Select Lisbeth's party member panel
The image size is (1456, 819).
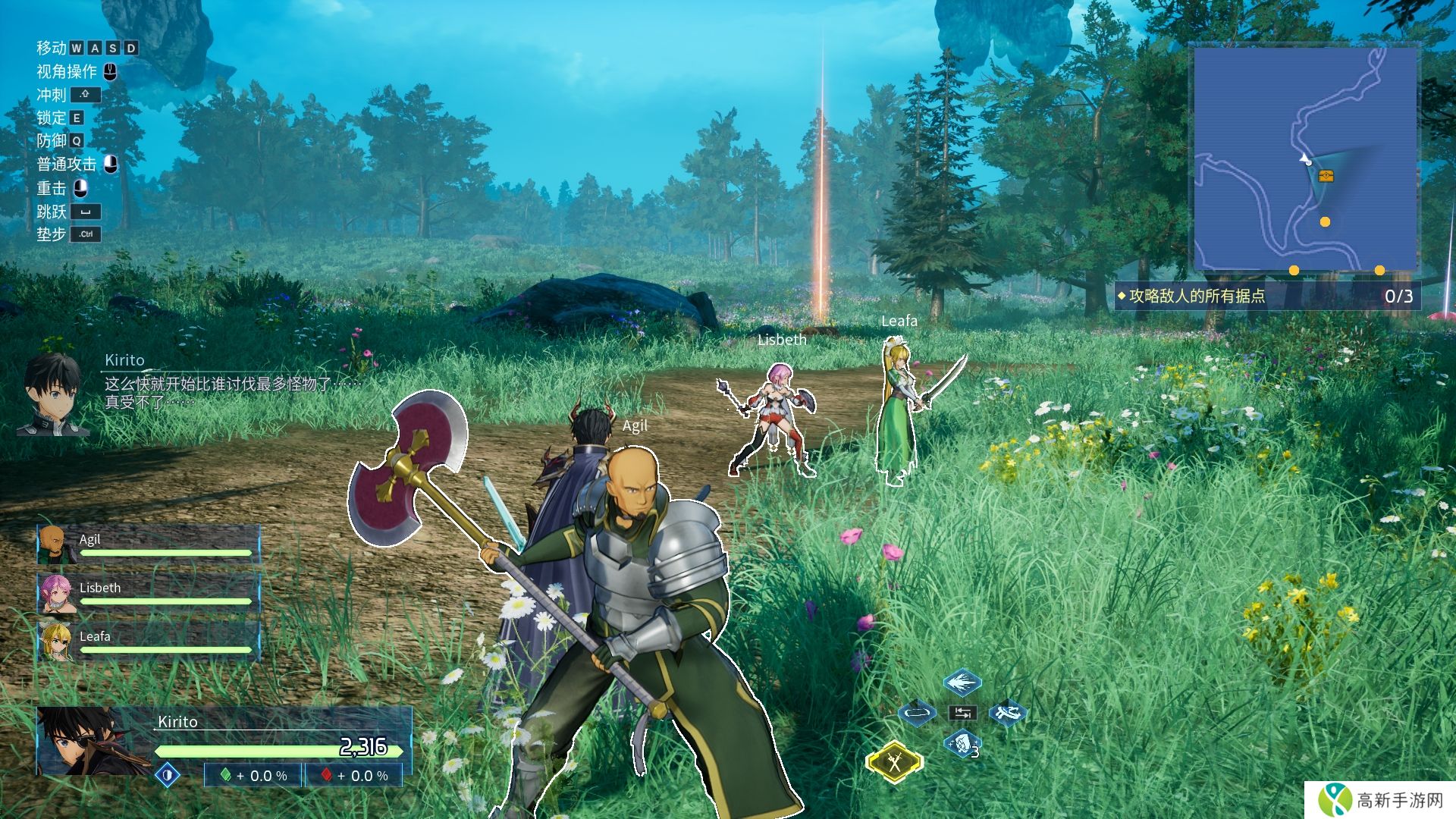coord(149,593)
